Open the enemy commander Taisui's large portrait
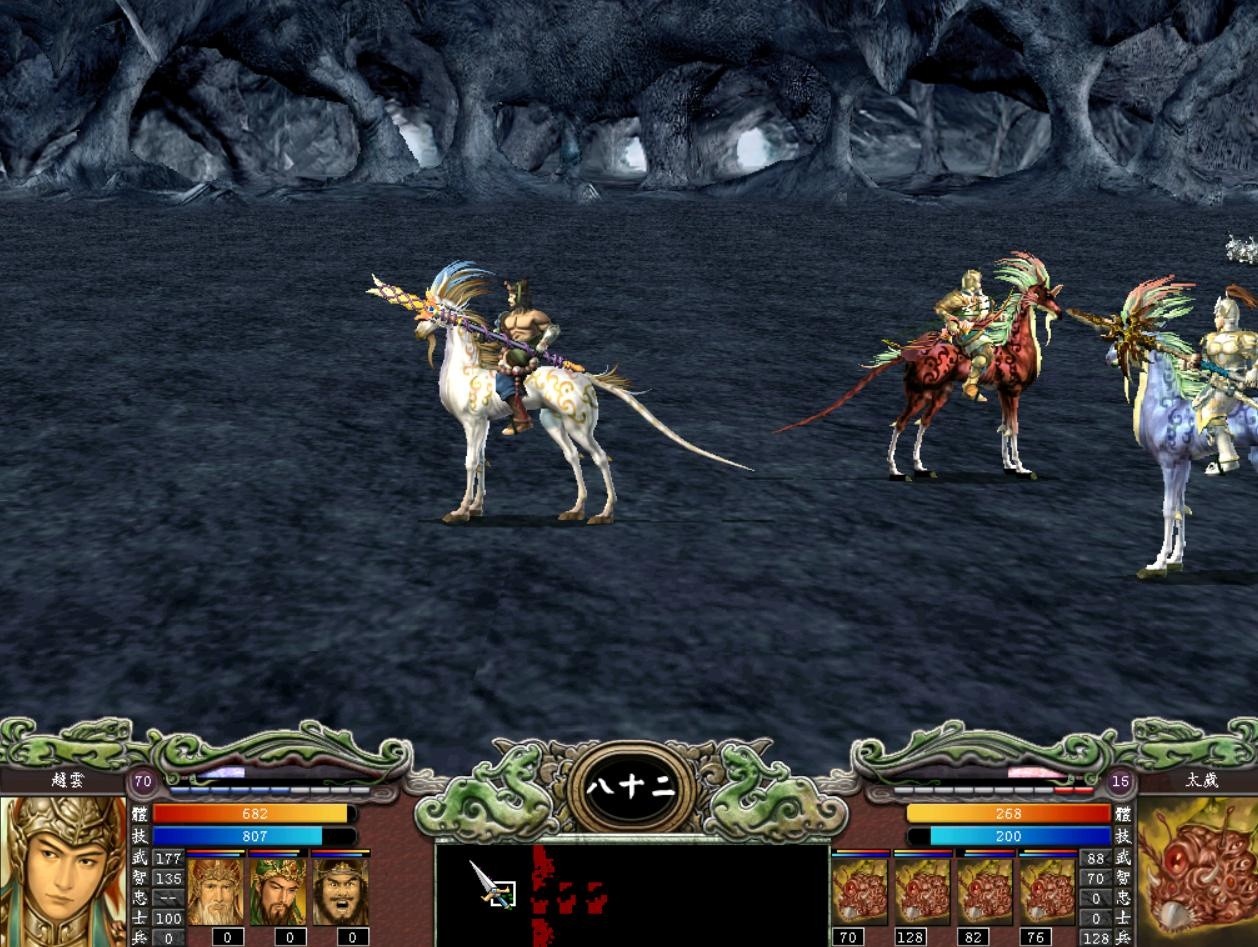Viewport: 1258px width, 947px height. 1198,870
